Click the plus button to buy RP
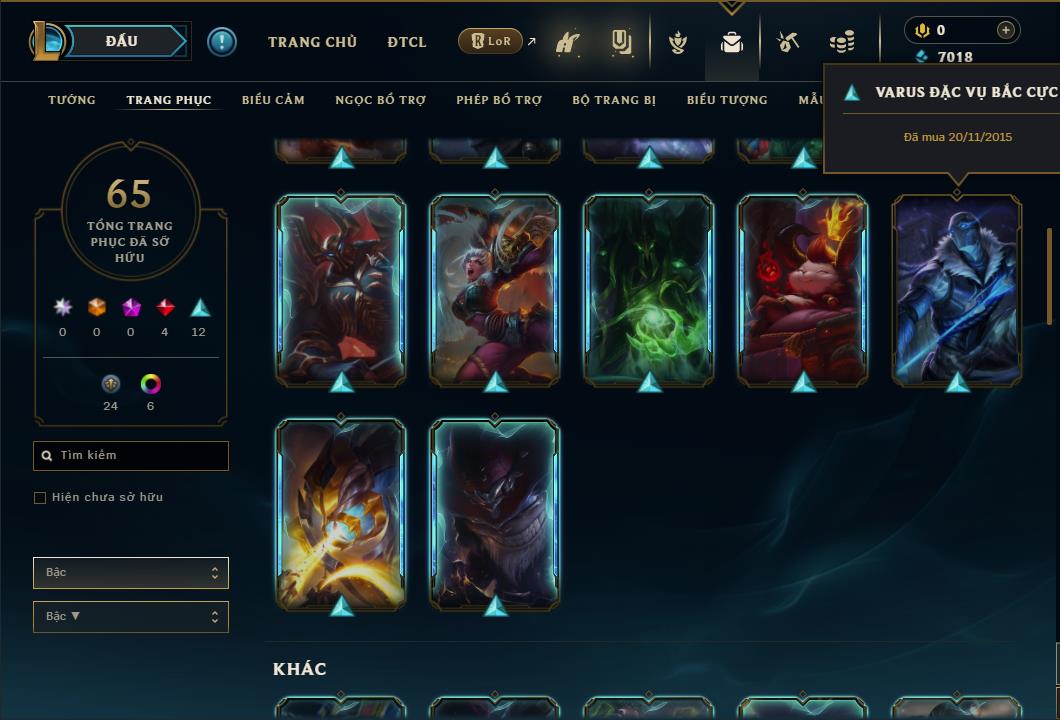The image size is (1060, 720). click(1005, 30)
